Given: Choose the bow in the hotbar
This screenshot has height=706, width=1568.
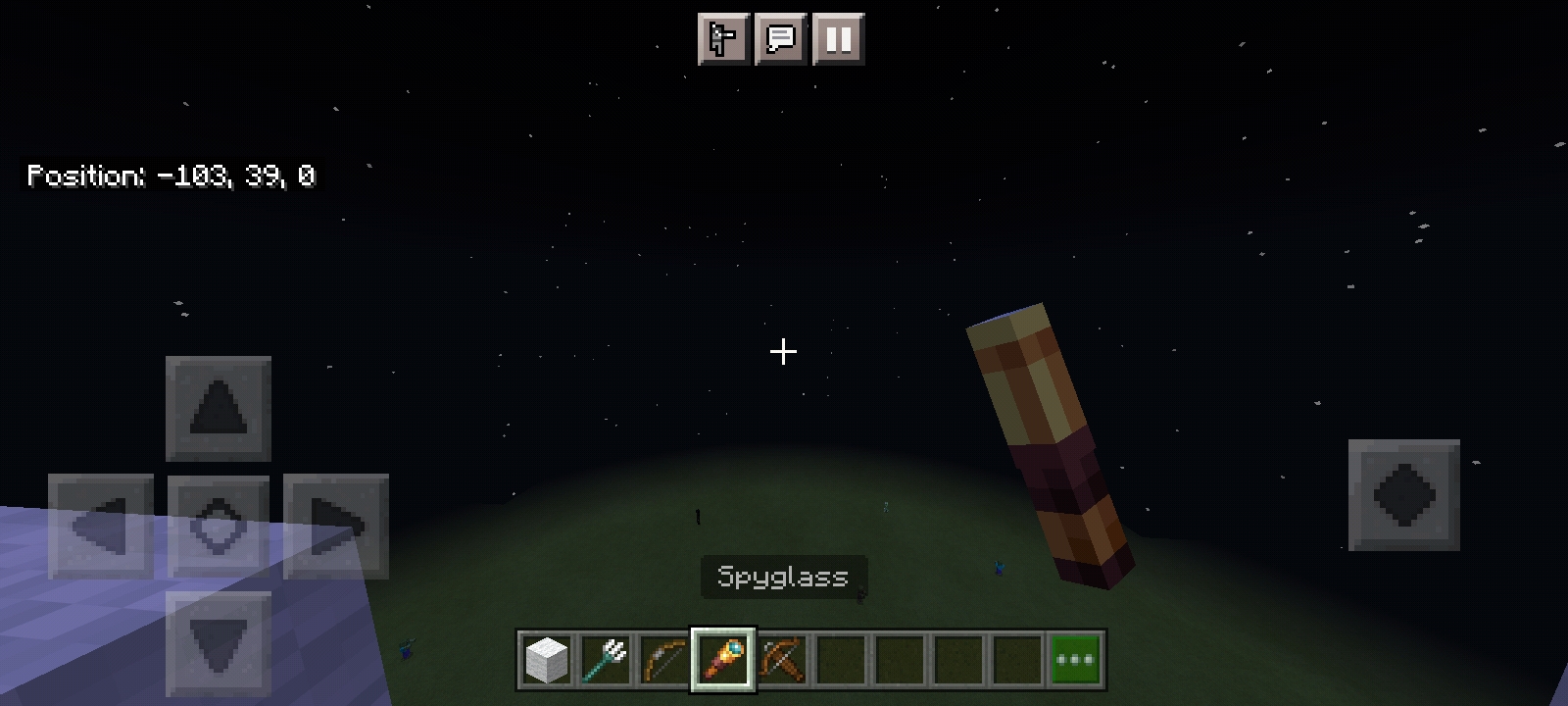Looking at the screenshot, I should tap(663, 660).
